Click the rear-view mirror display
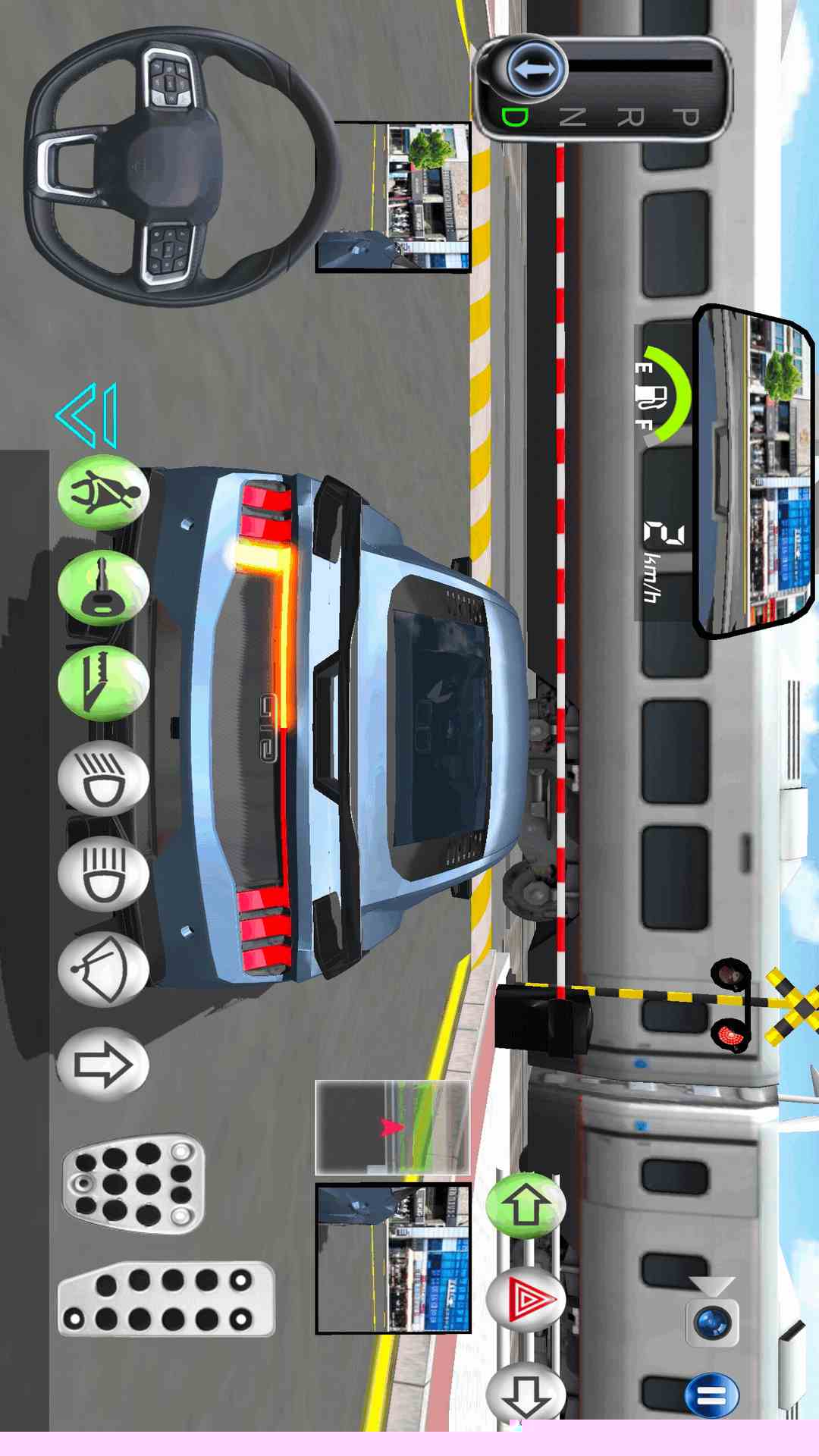 (754, 470)
